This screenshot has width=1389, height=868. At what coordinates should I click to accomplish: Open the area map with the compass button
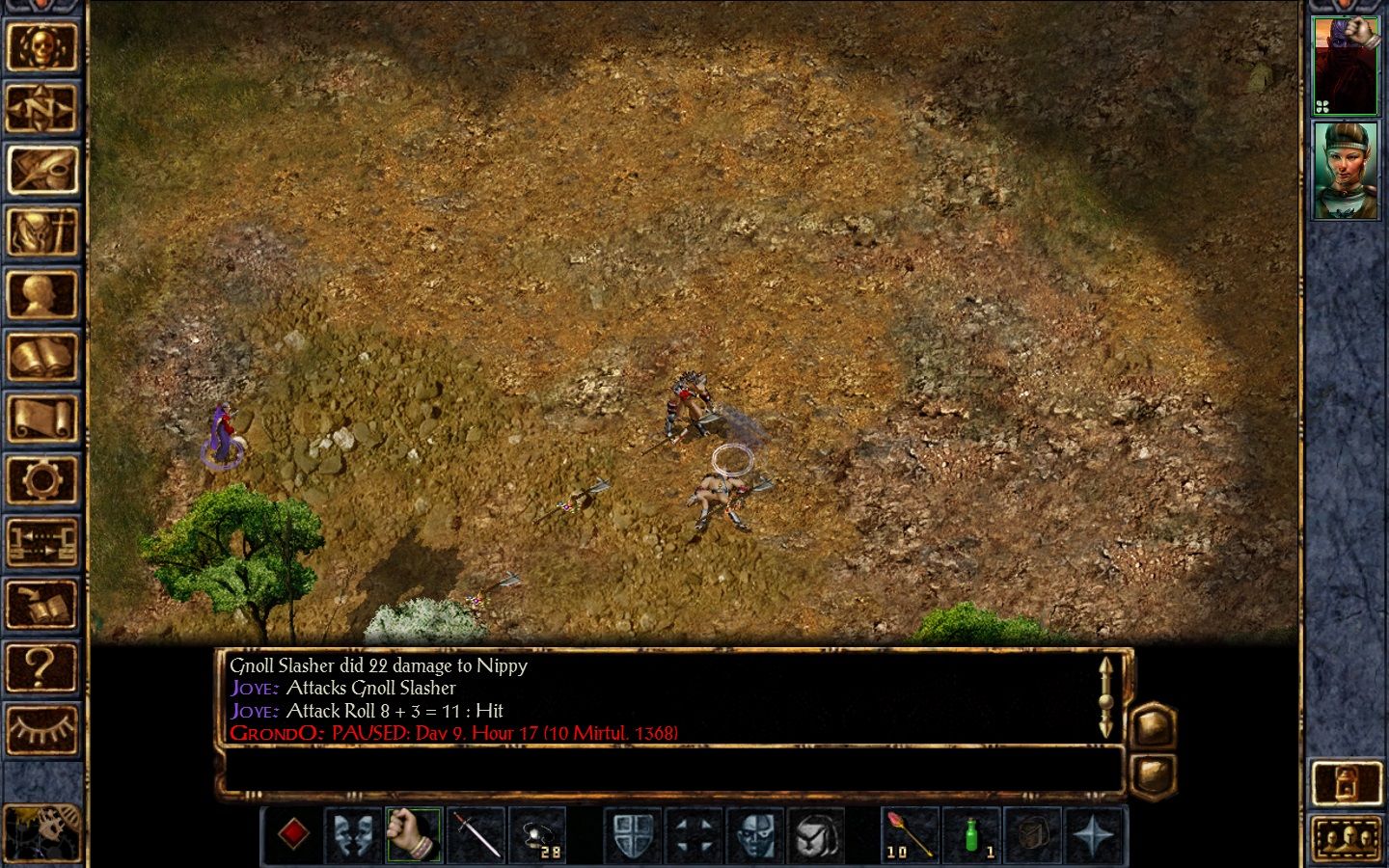[41, 108]
